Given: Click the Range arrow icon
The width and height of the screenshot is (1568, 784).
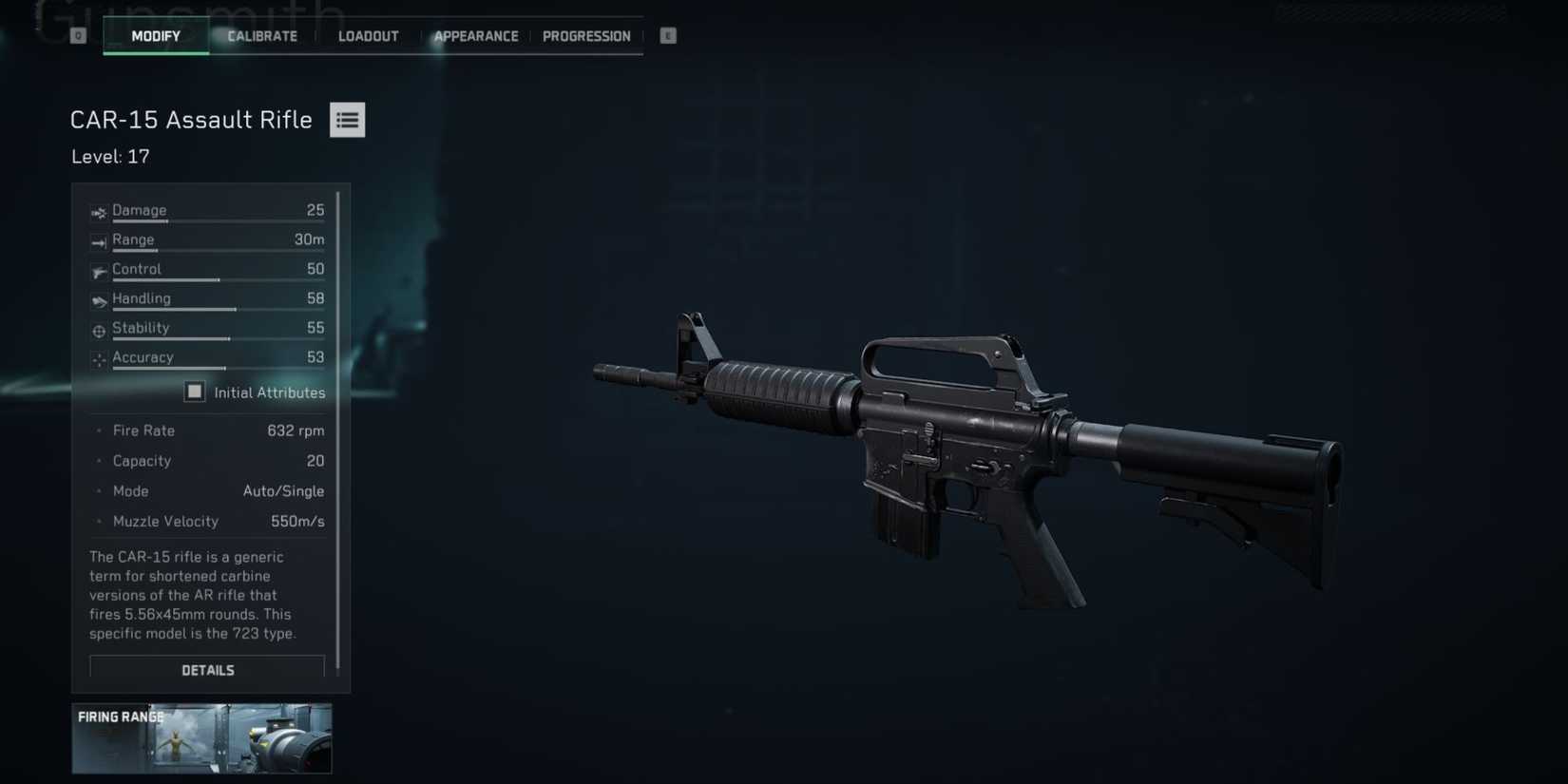Looking at the screenshot, I should click(x=98, y=241).
